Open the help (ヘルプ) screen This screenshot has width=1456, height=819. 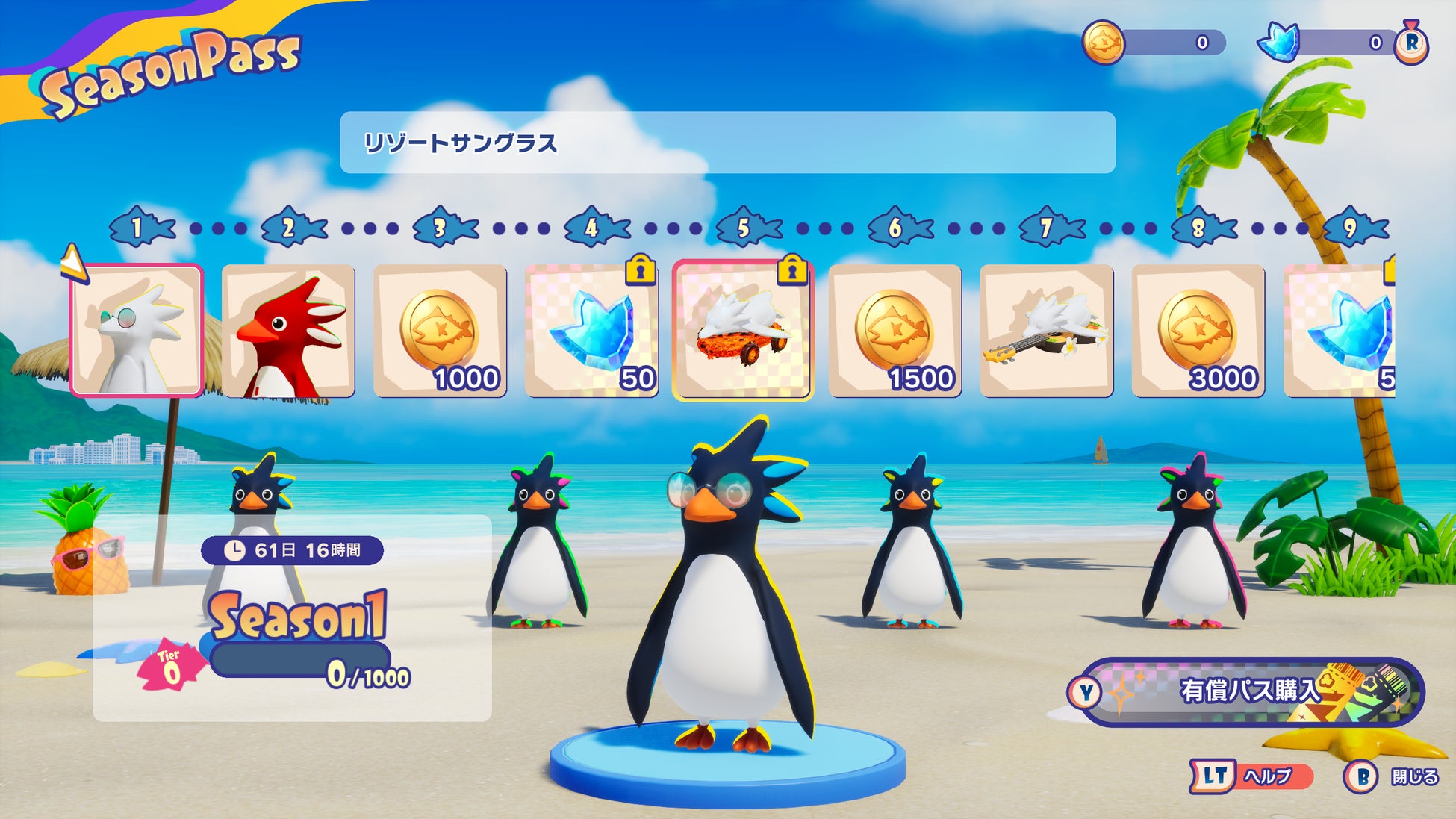click(1252, 776)
